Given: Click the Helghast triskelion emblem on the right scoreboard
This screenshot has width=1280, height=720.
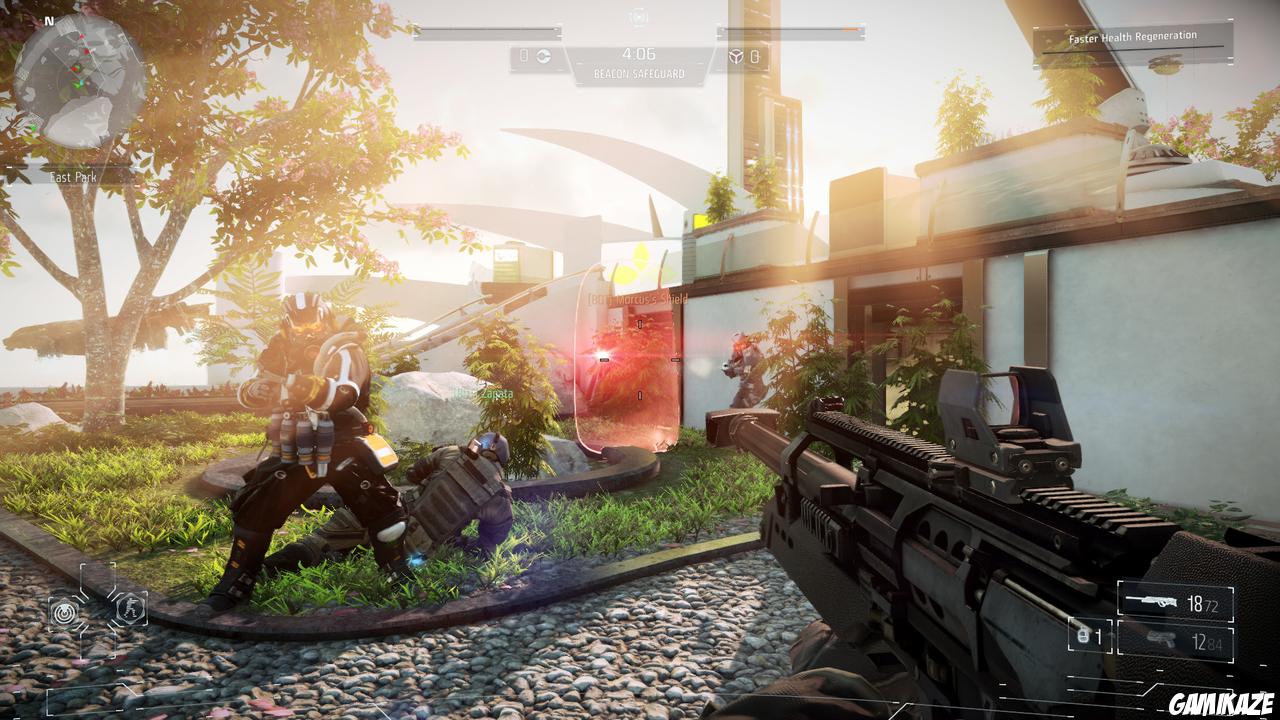Looking at the screenshot, I should tap(737, 56).
